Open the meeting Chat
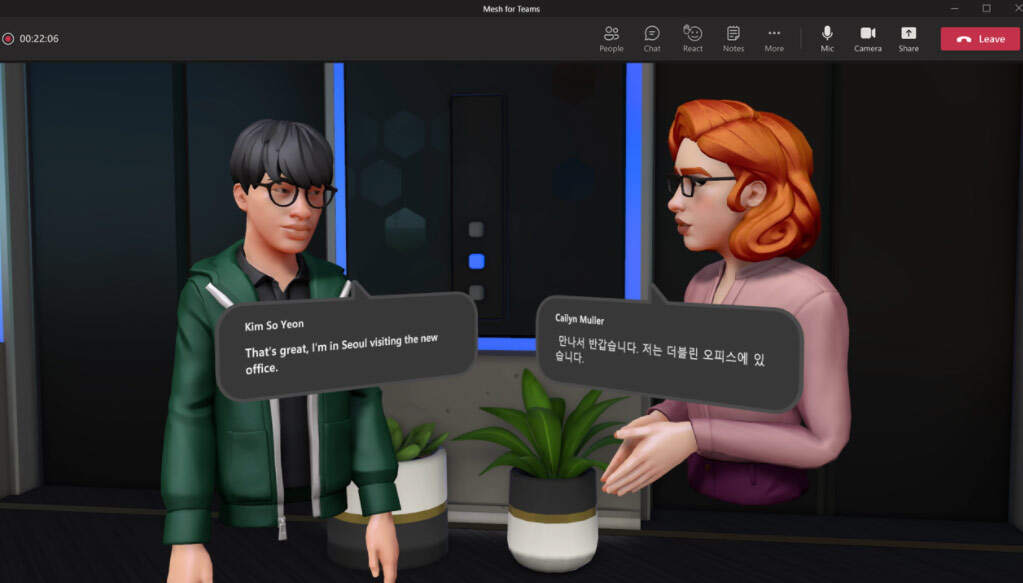 tap(652, 38)
